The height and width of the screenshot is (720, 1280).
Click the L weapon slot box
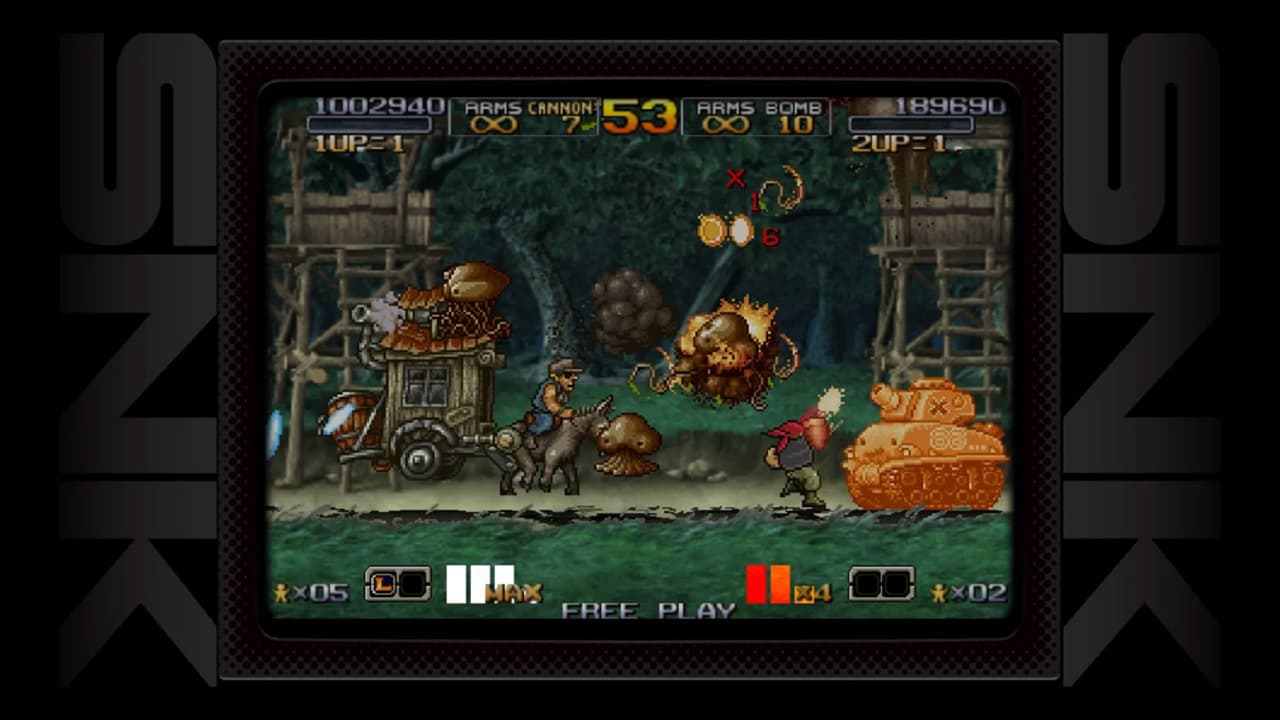(381, 582)
